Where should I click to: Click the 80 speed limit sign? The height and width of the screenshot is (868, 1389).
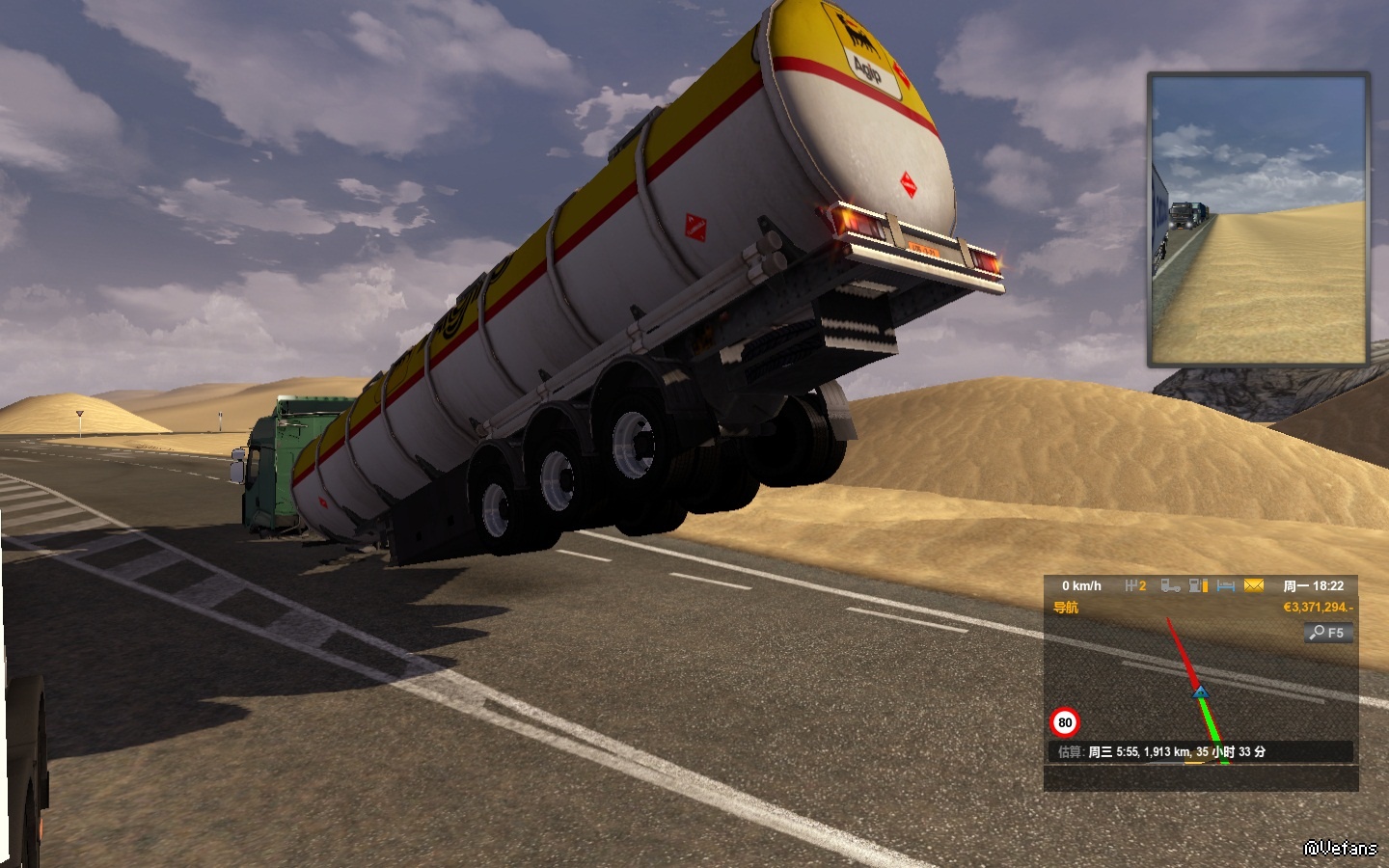coord(1065,722)
